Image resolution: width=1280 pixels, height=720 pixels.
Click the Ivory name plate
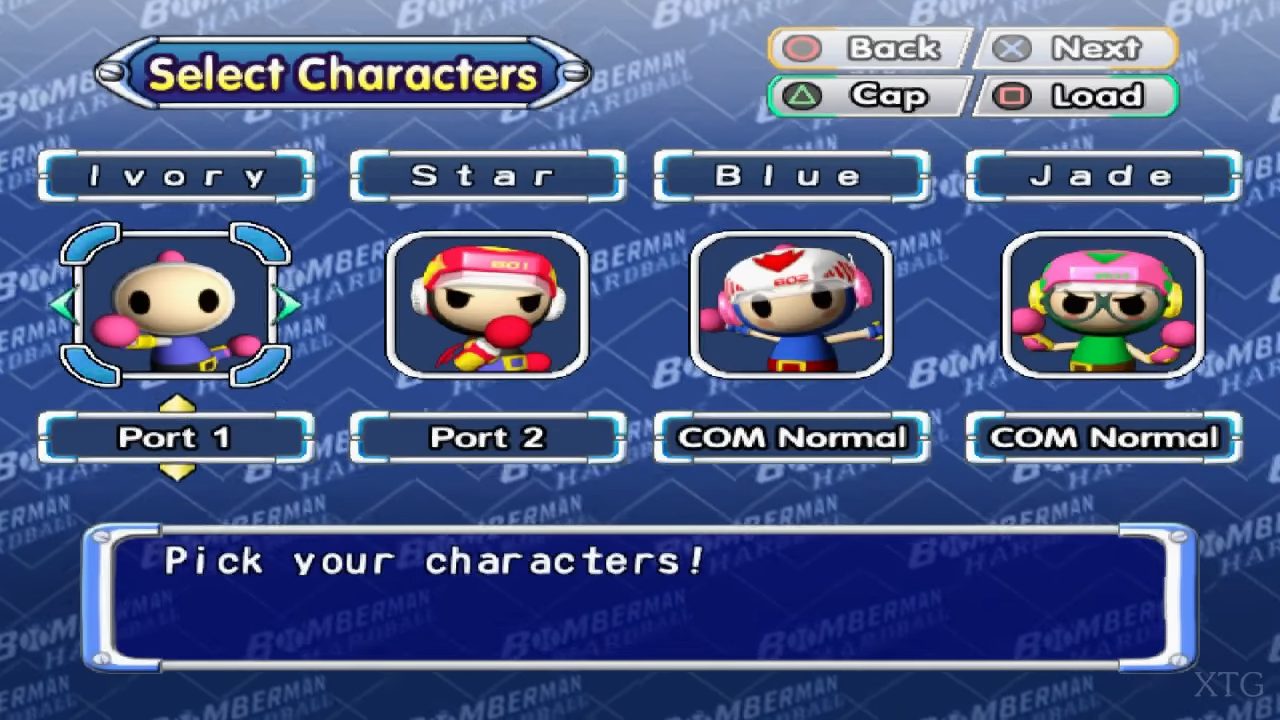pos(176,176)
